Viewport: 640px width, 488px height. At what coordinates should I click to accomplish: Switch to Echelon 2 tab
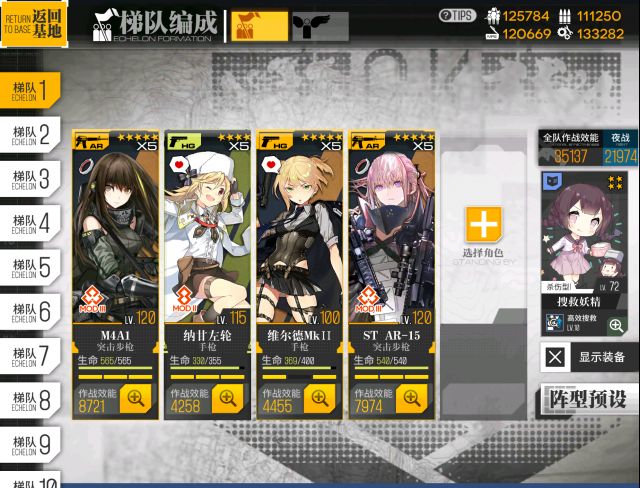coord(30,135)
